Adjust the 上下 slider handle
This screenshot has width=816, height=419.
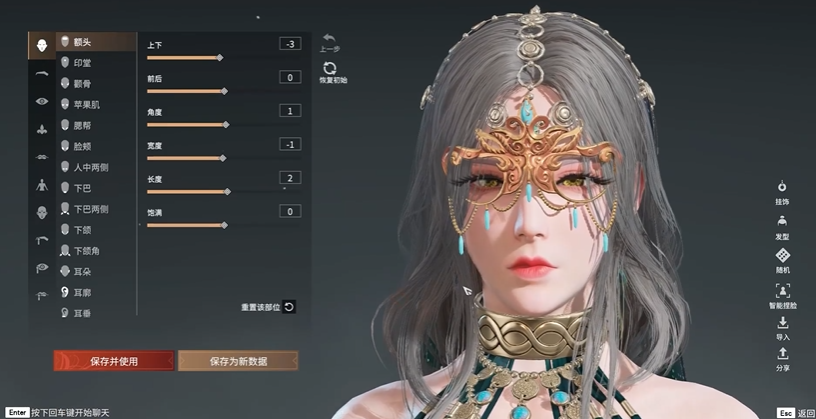[220, 58]
